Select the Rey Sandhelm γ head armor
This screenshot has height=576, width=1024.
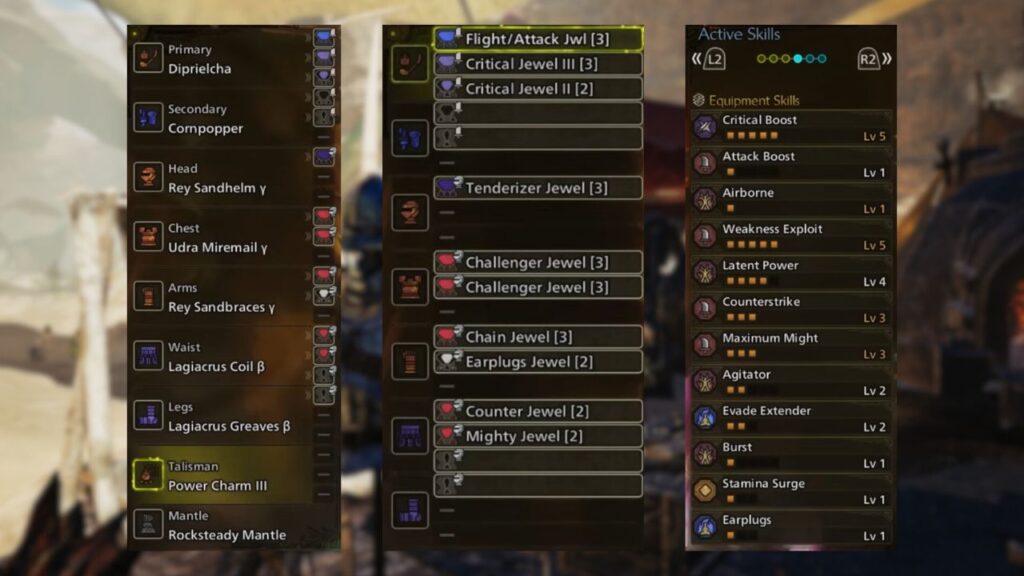tap(222, 178)
